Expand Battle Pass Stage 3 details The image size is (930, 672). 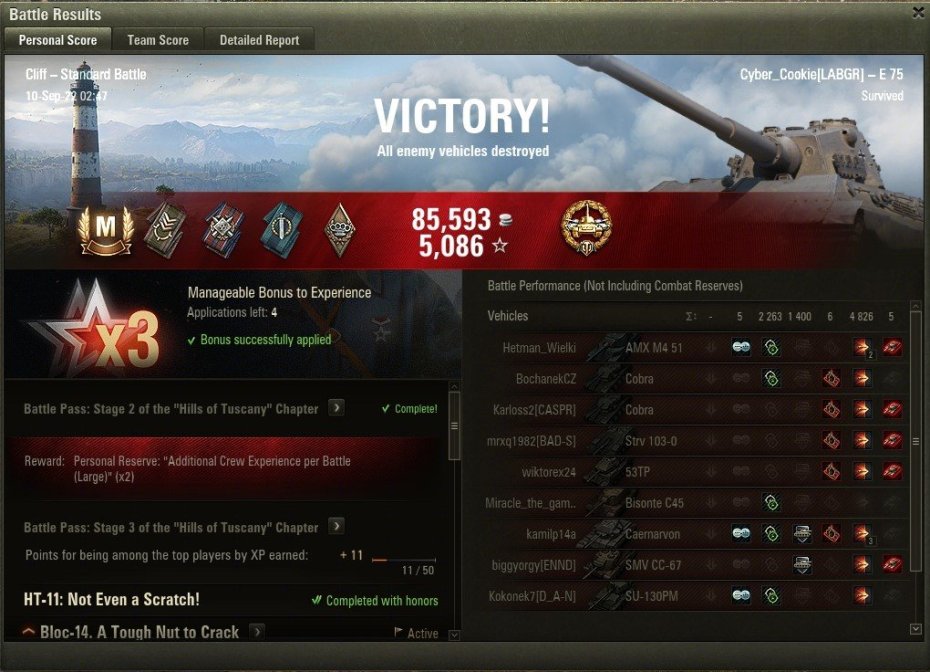pos(337,527)
